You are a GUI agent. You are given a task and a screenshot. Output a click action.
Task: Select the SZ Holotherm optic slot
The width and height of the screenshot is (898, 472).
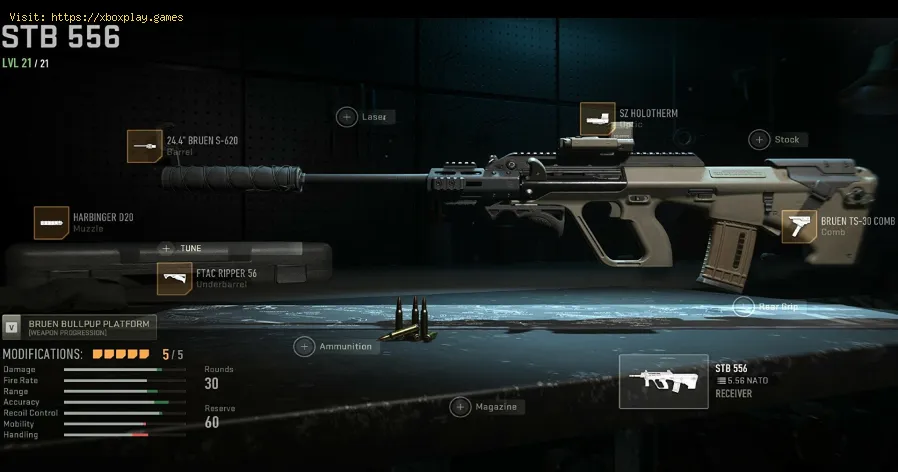click(x=597, y=119)
